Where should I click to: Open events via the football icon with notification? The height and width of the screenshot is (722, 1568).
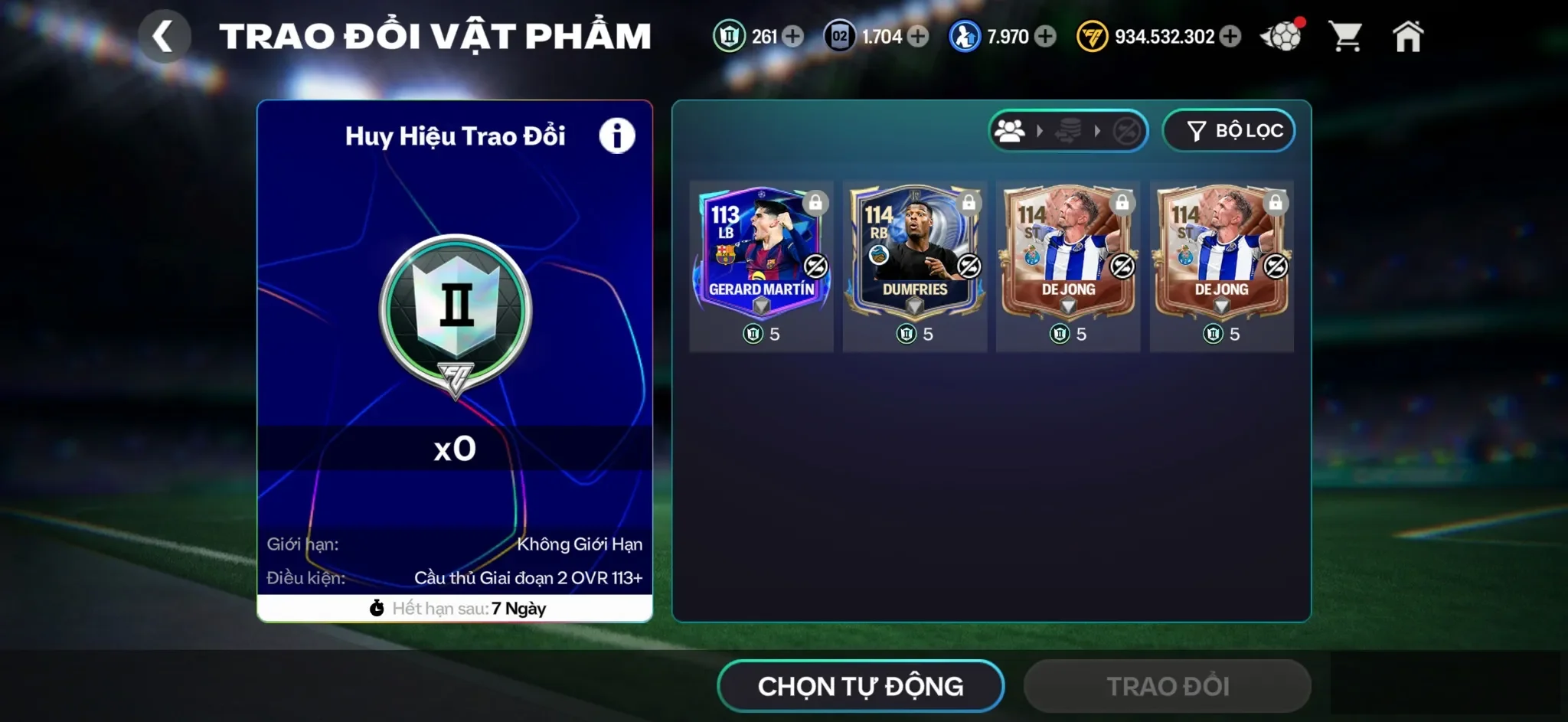(x=1282, y=35)
